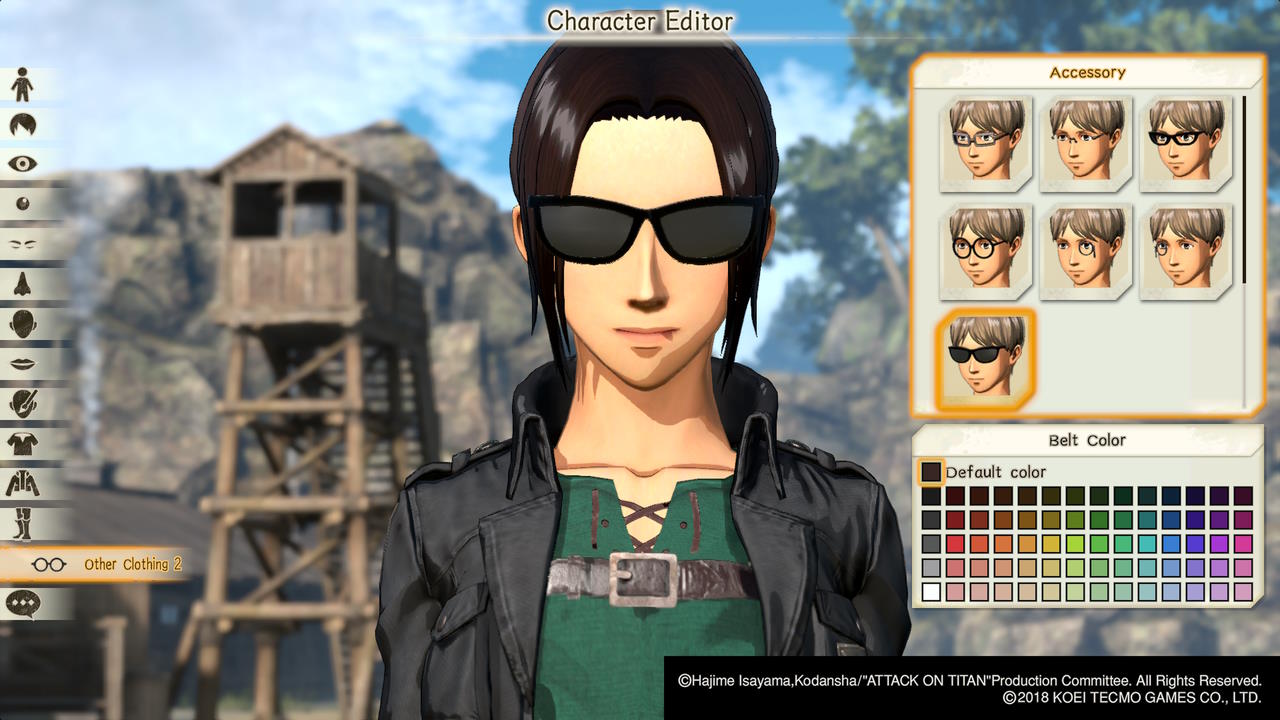Image resolution: width=1280 pixels, height=720 pixels.
Task: Select the eyebrows editor icon
Action: [22, 243]
